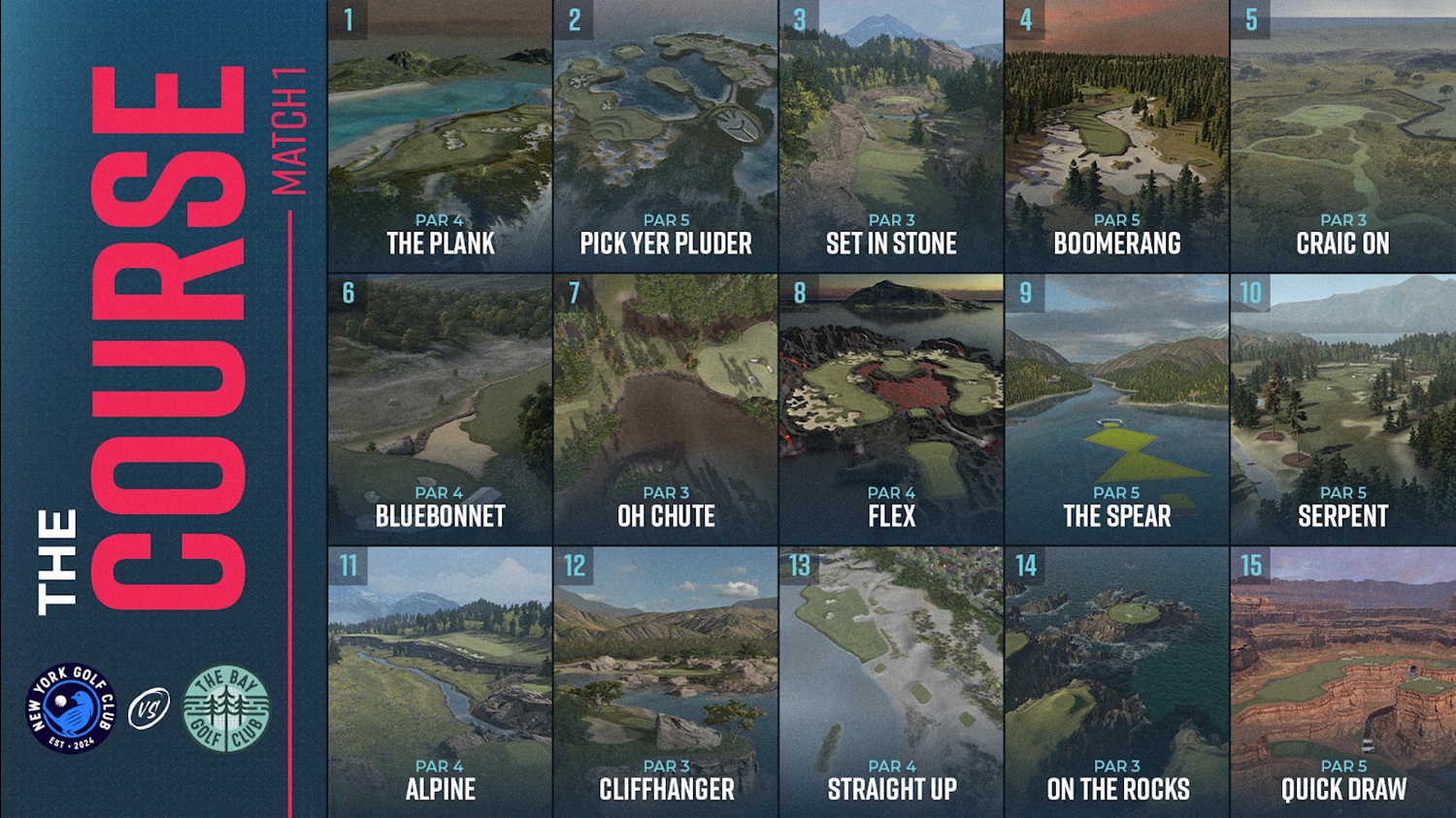Open hole 15 Quick Draw

pyautogui.click(x=1343, y=681)
